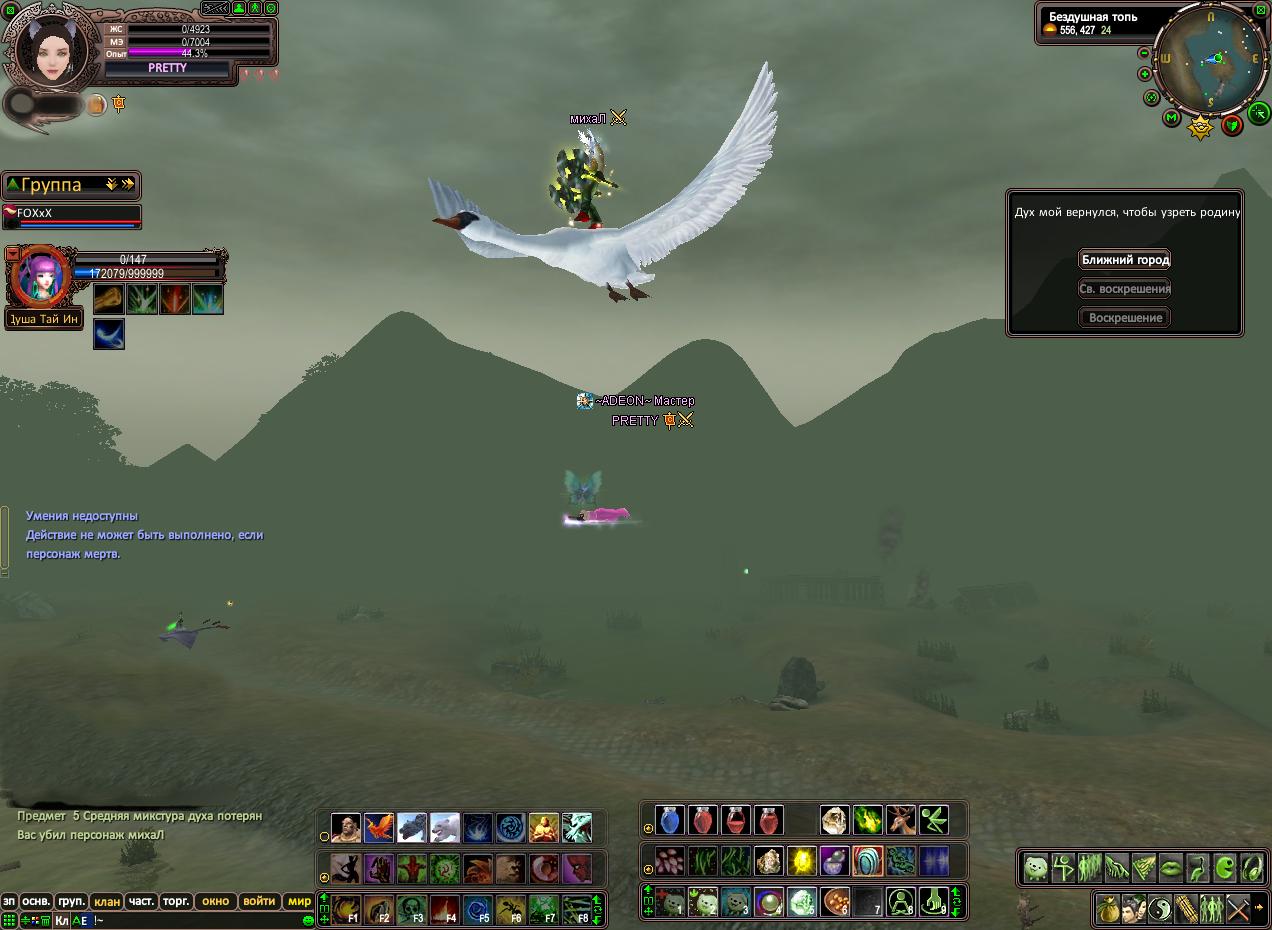Click the yin-yang menu icon
Image resolution: width=1272 pixels, height=930 pixels.
(1159, 909)
